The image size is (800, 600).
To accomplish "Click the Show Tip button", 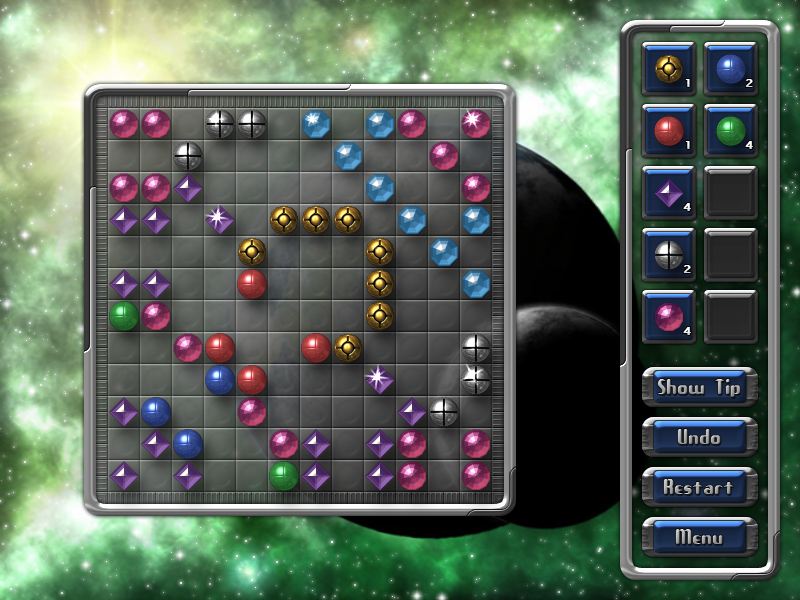I will tap(699, 387).
